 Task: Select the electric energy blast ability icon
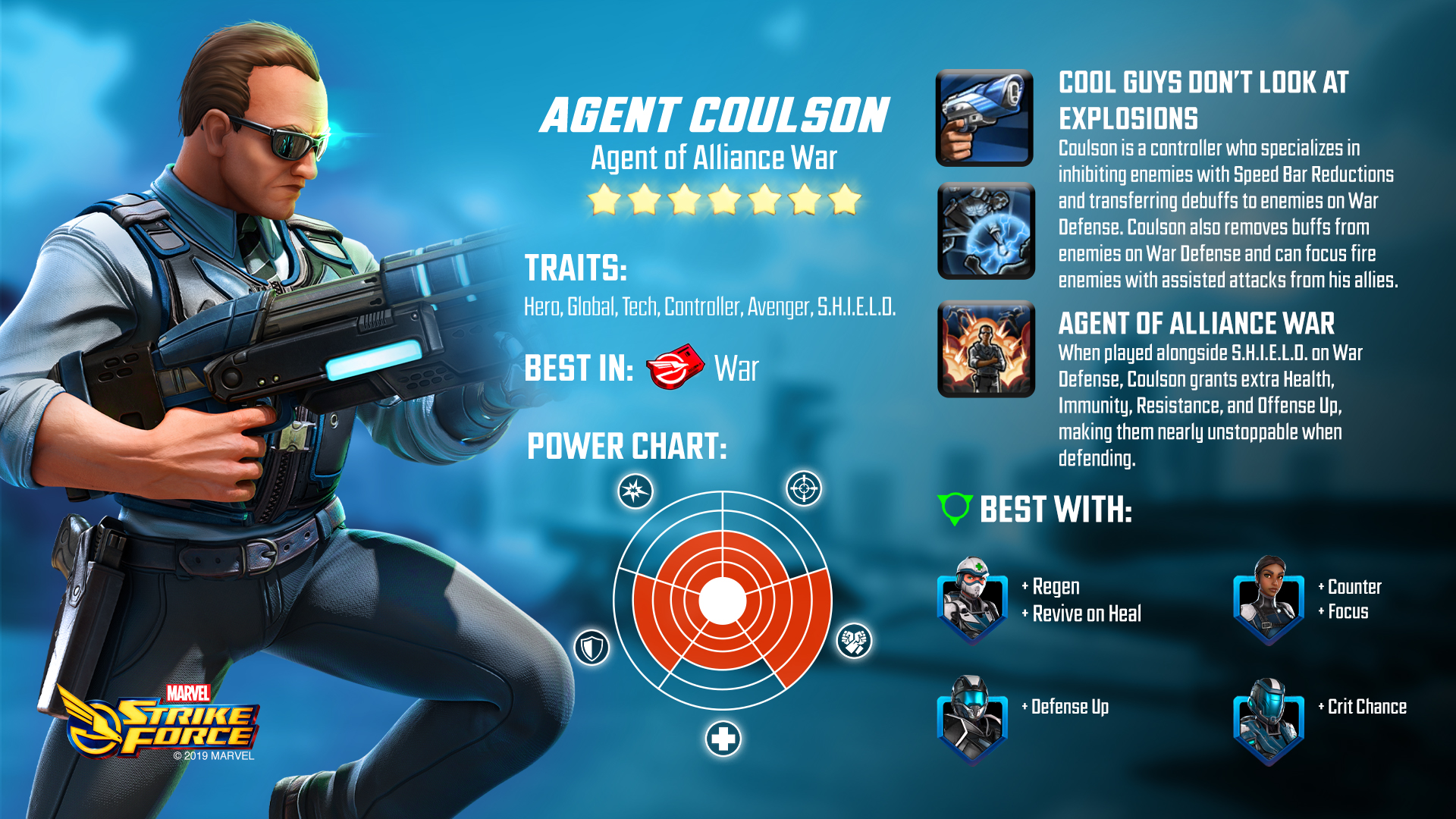[x=986, y=231]
